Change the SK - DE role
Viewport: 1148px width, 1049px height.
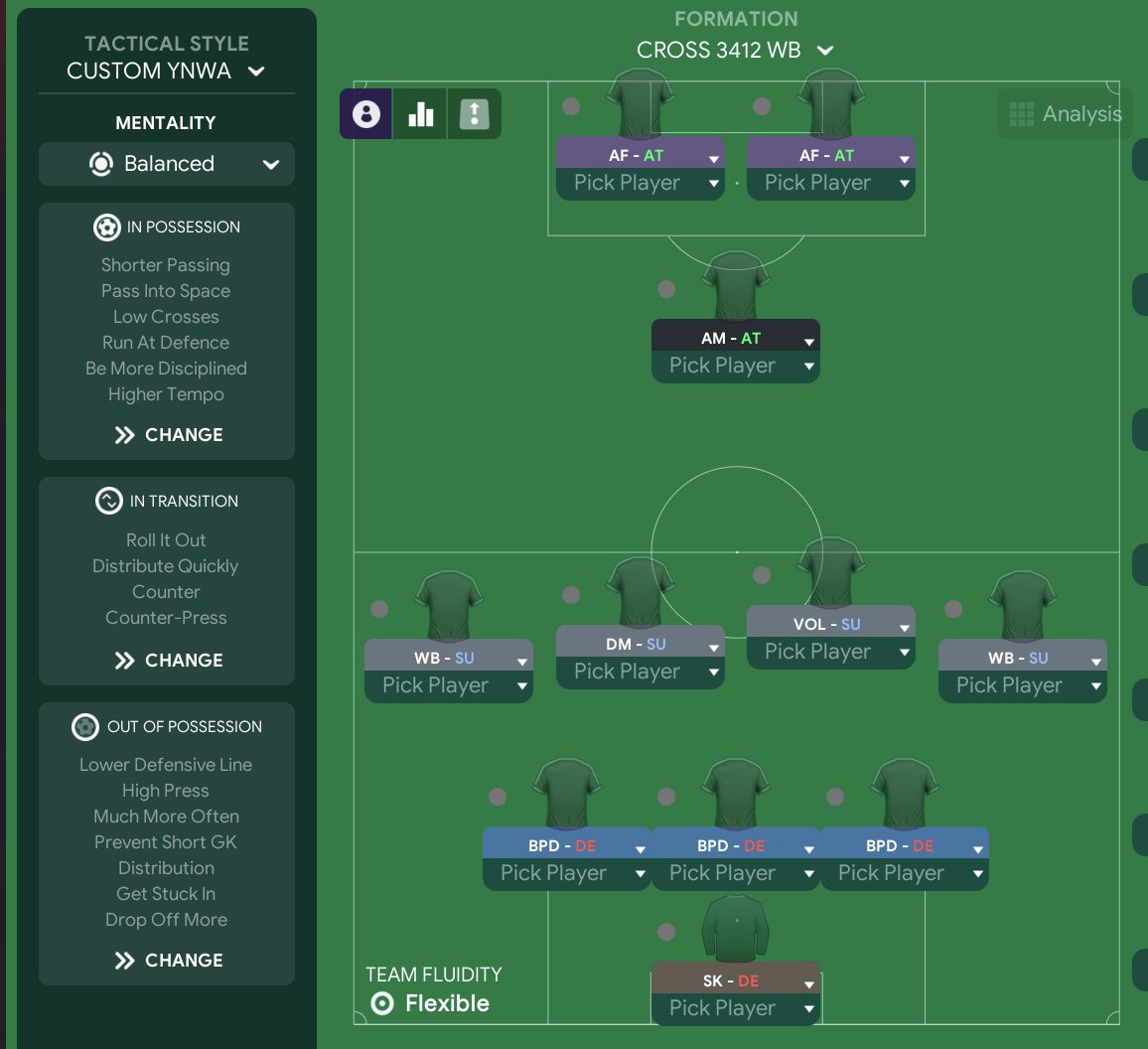click(735, 981)
